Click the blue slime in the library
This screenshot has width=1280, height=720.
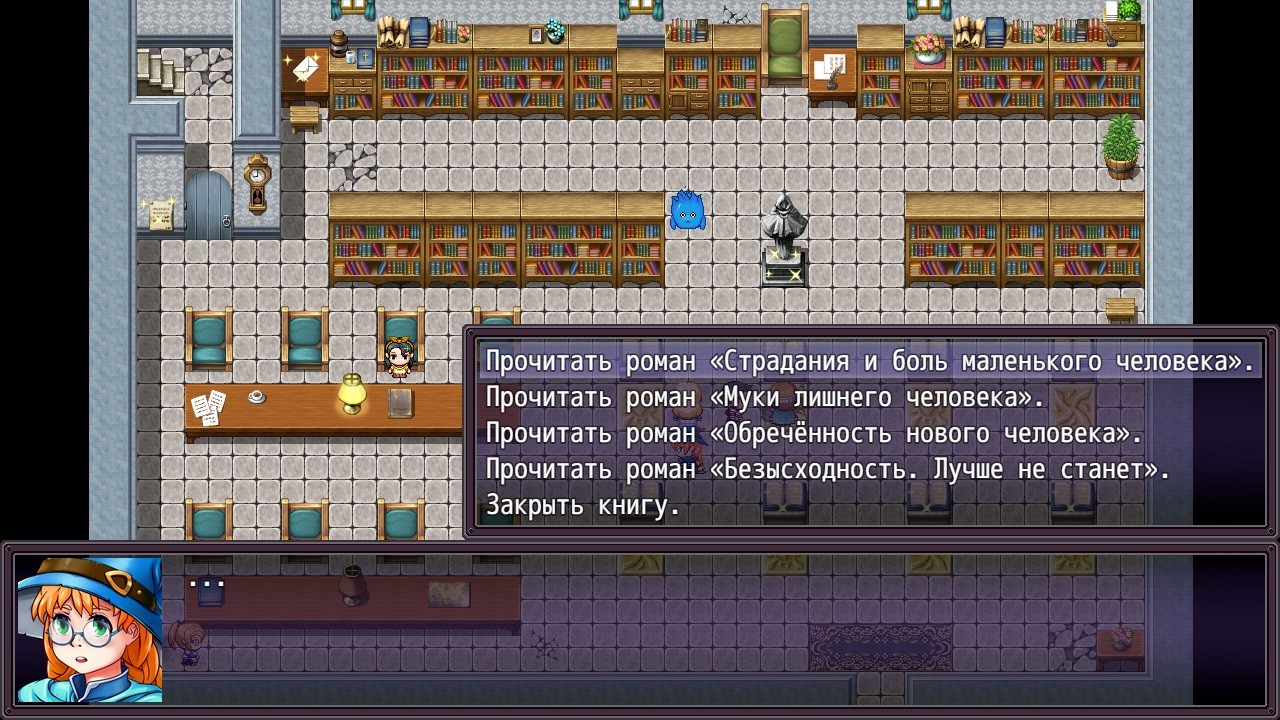coord(686,211)
